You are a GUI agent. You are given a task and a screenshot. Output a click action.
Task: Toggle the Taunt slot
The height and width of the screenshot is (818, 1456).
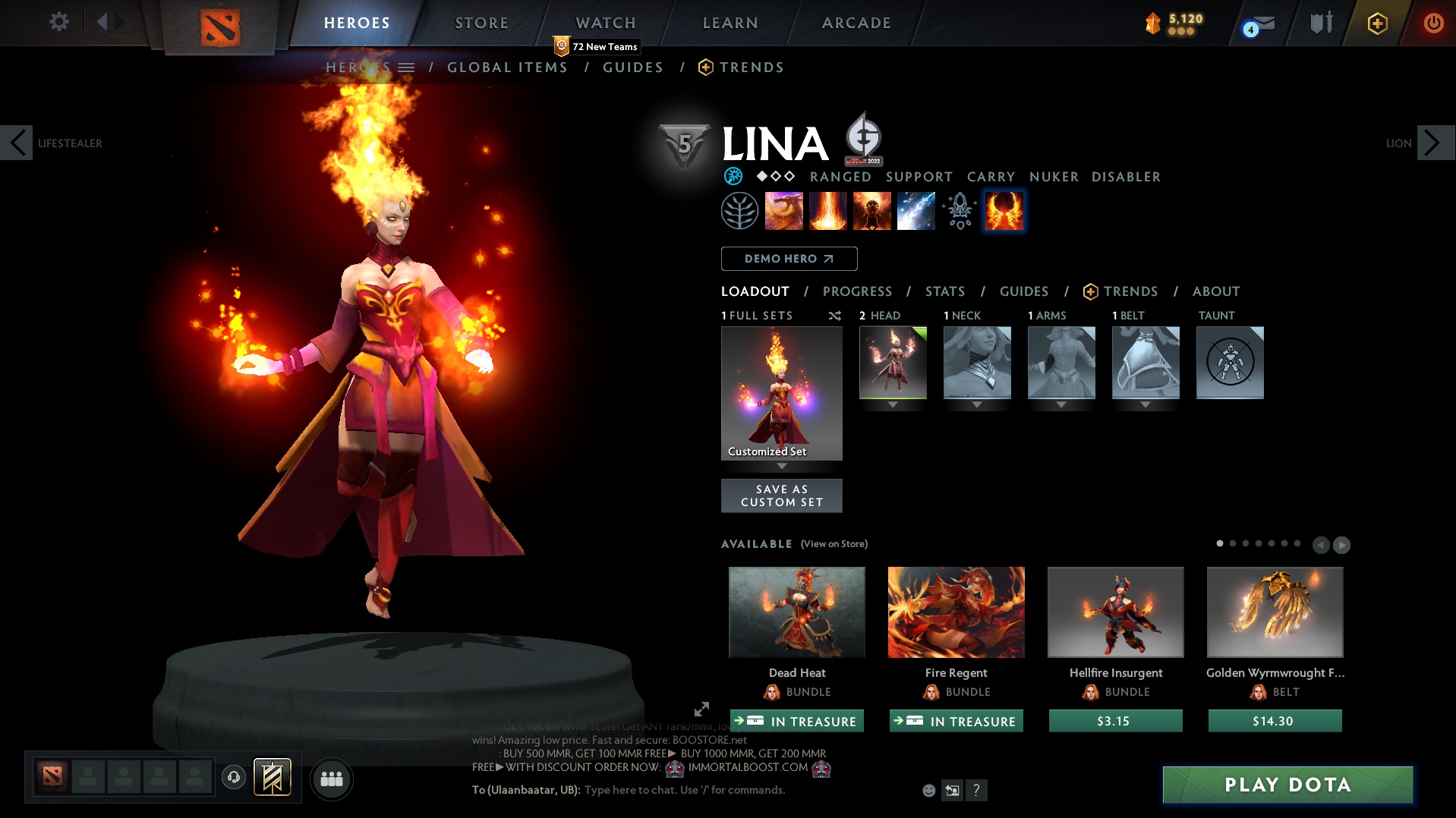click(x=1229, y=363)
